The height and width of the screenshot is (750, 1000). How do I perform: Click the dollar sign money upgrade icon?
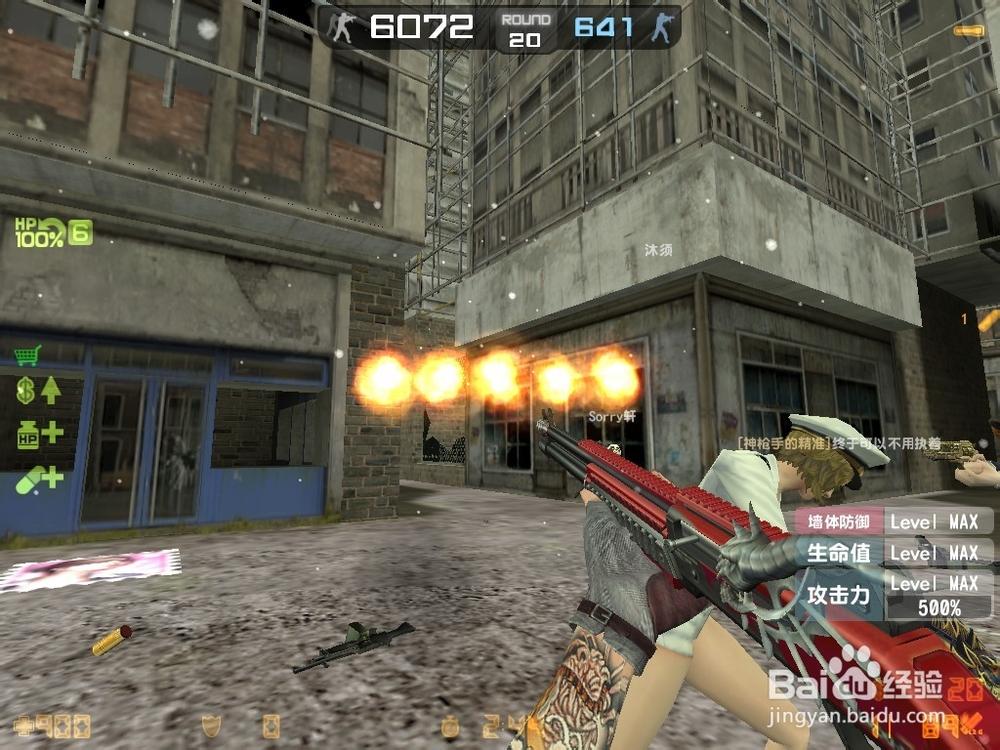37,391
